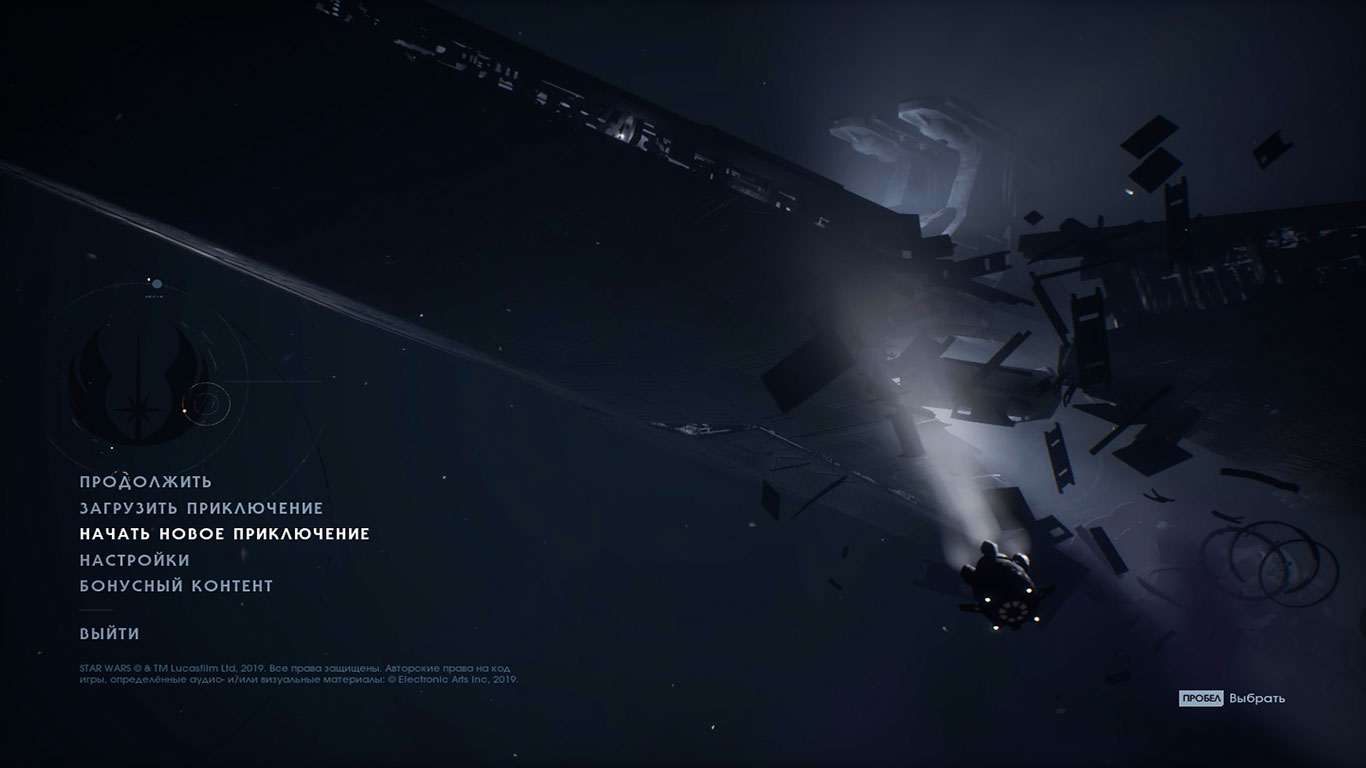Select 'ПРОДОЛЖИТЬ' to continue game
The height and width of the screenshot is (768, 1366).
[147, 479]
